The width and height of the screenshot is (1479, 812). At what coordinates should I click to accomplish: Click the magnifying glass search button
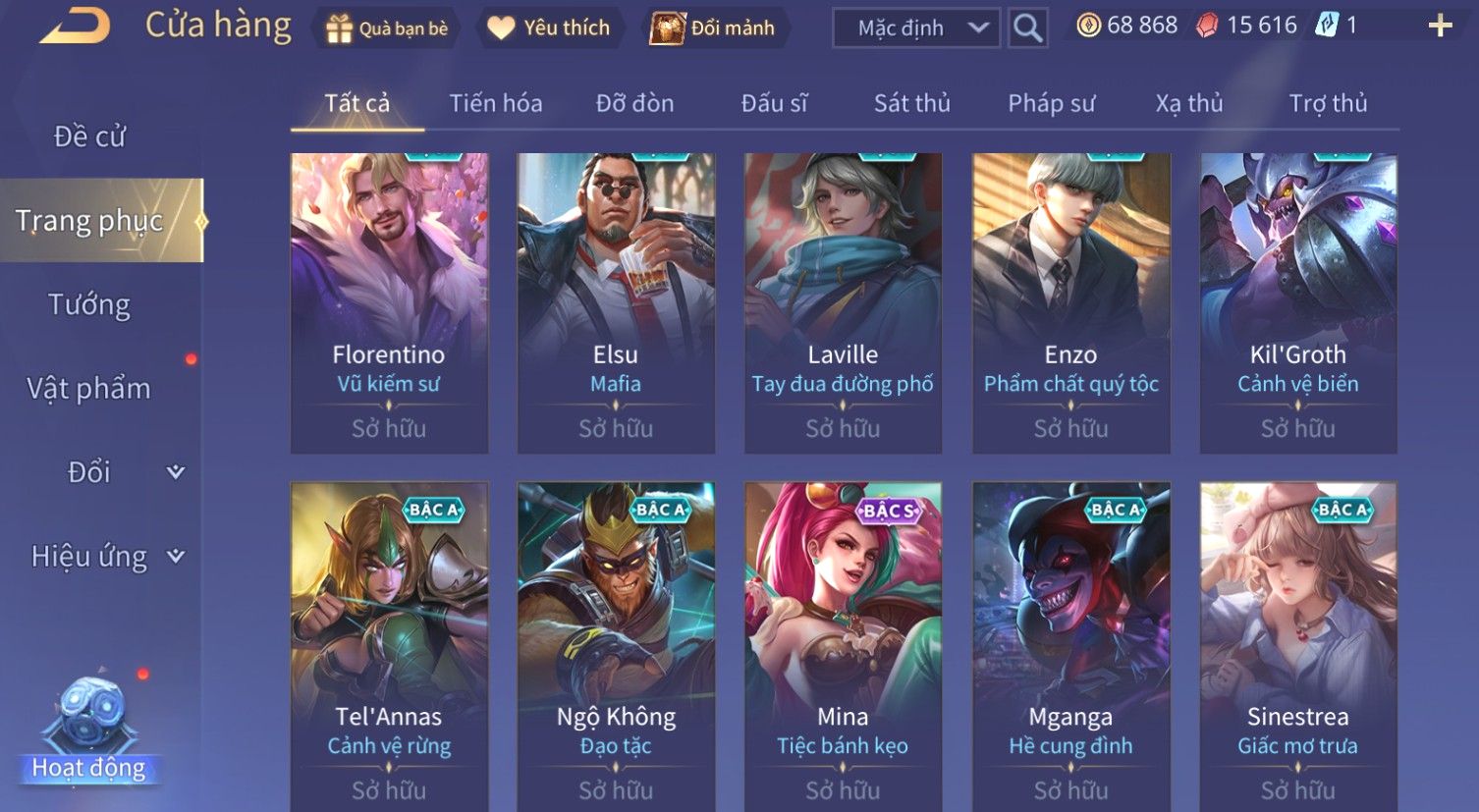(x=1027, y=28)
